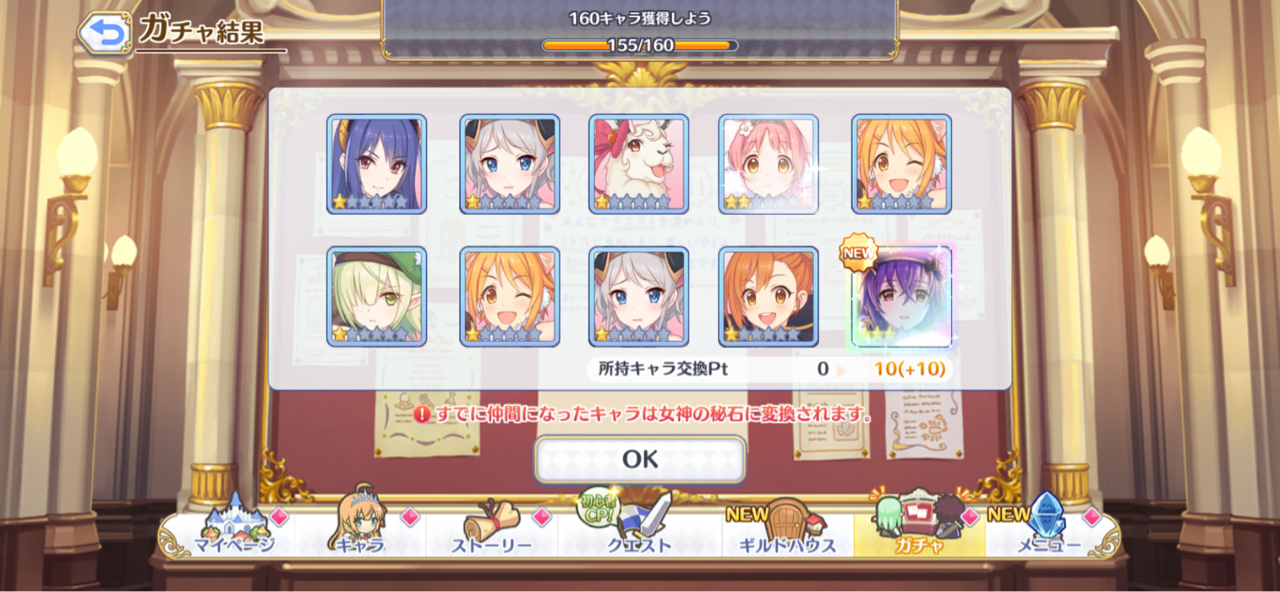This screenshot has width=1280, height=592.
Task: Select the NEW purple-haired character tile
Action: (901, 297)
